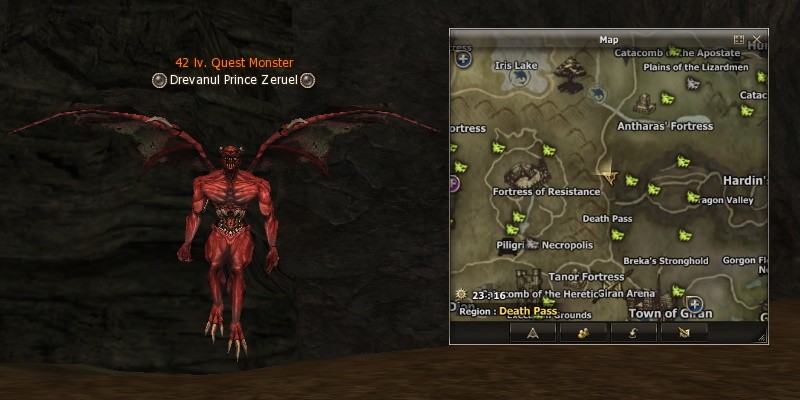800x400 pixels.
Task: Click the Map window title bar
Action: click(608, 39)
